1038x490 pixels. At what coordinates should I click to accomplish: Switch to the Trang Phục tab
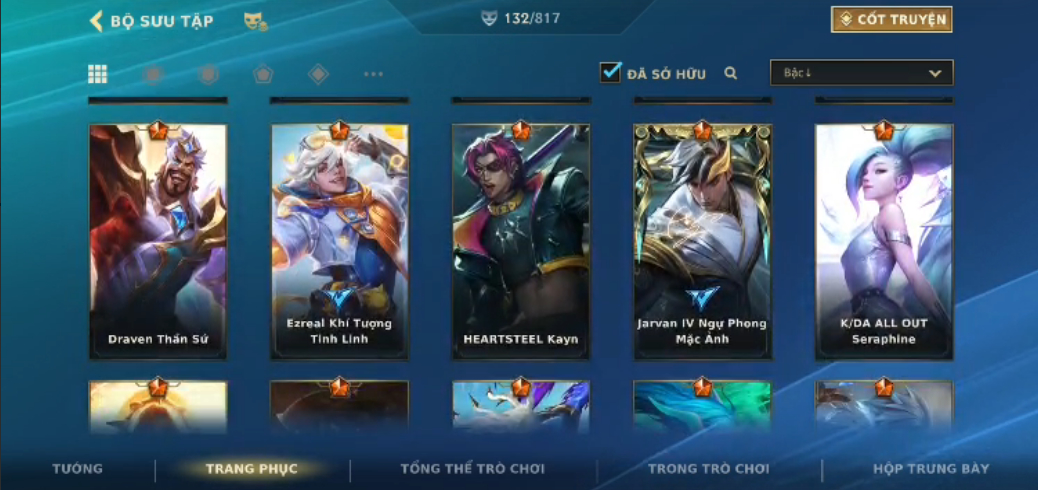point(252,468)
